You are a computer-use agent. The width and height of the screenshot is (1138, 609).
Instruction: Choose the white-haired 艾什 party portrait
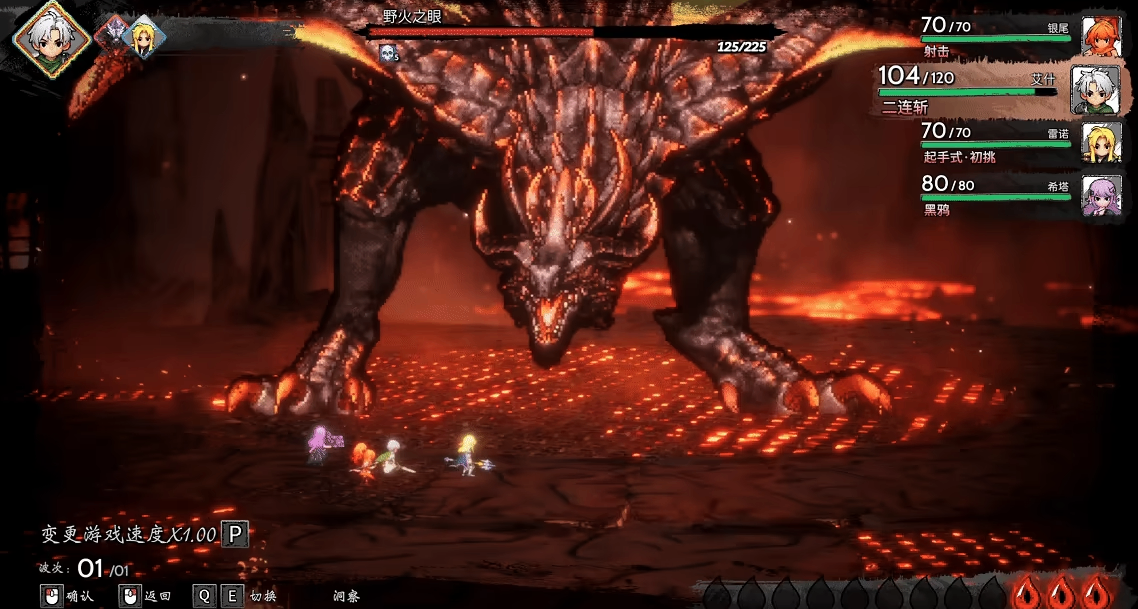pyautogui.click(x=1094, y=90)
